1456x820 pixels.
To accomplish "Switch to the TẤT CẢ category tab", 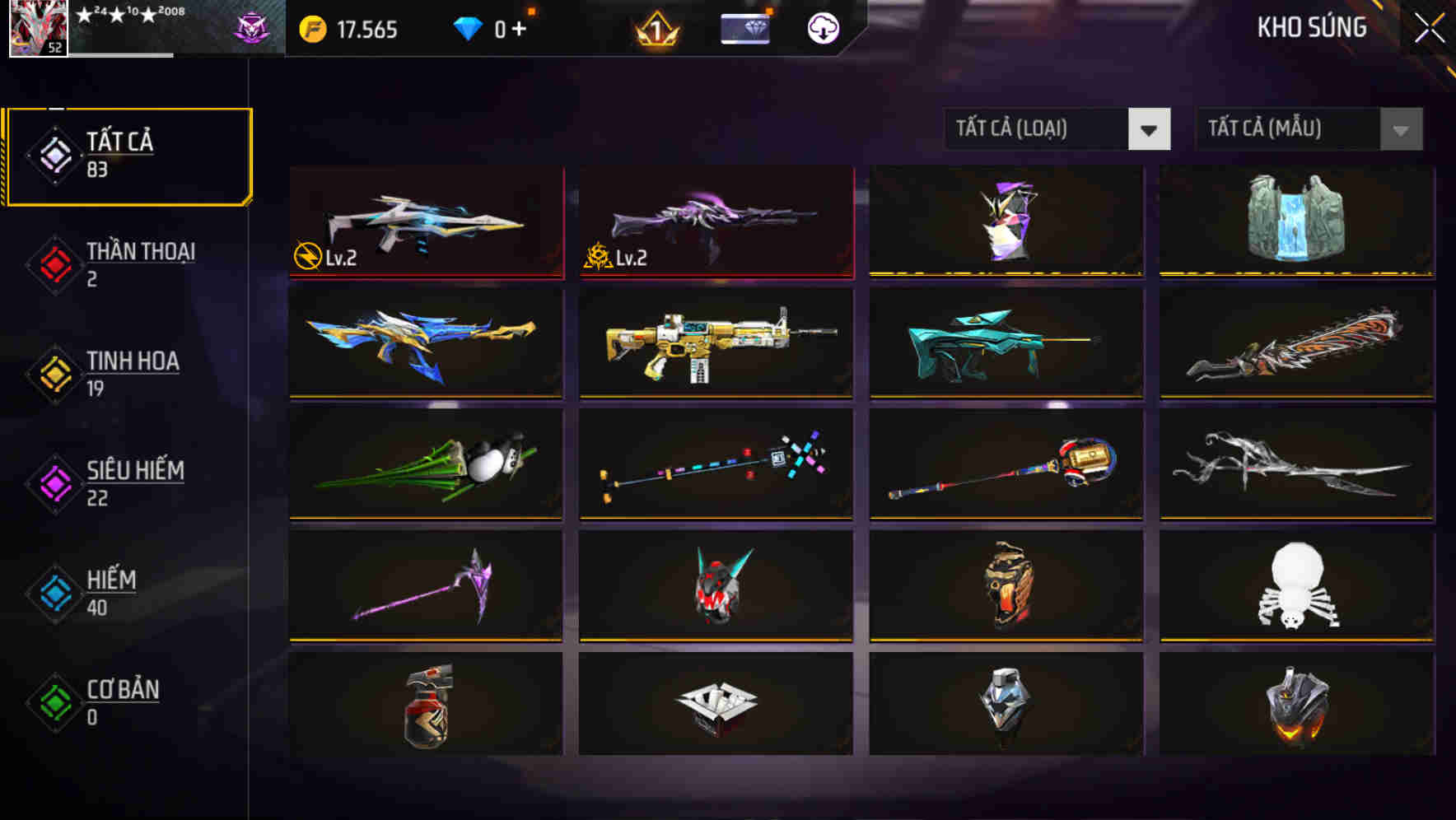I will tap(128, 155).
